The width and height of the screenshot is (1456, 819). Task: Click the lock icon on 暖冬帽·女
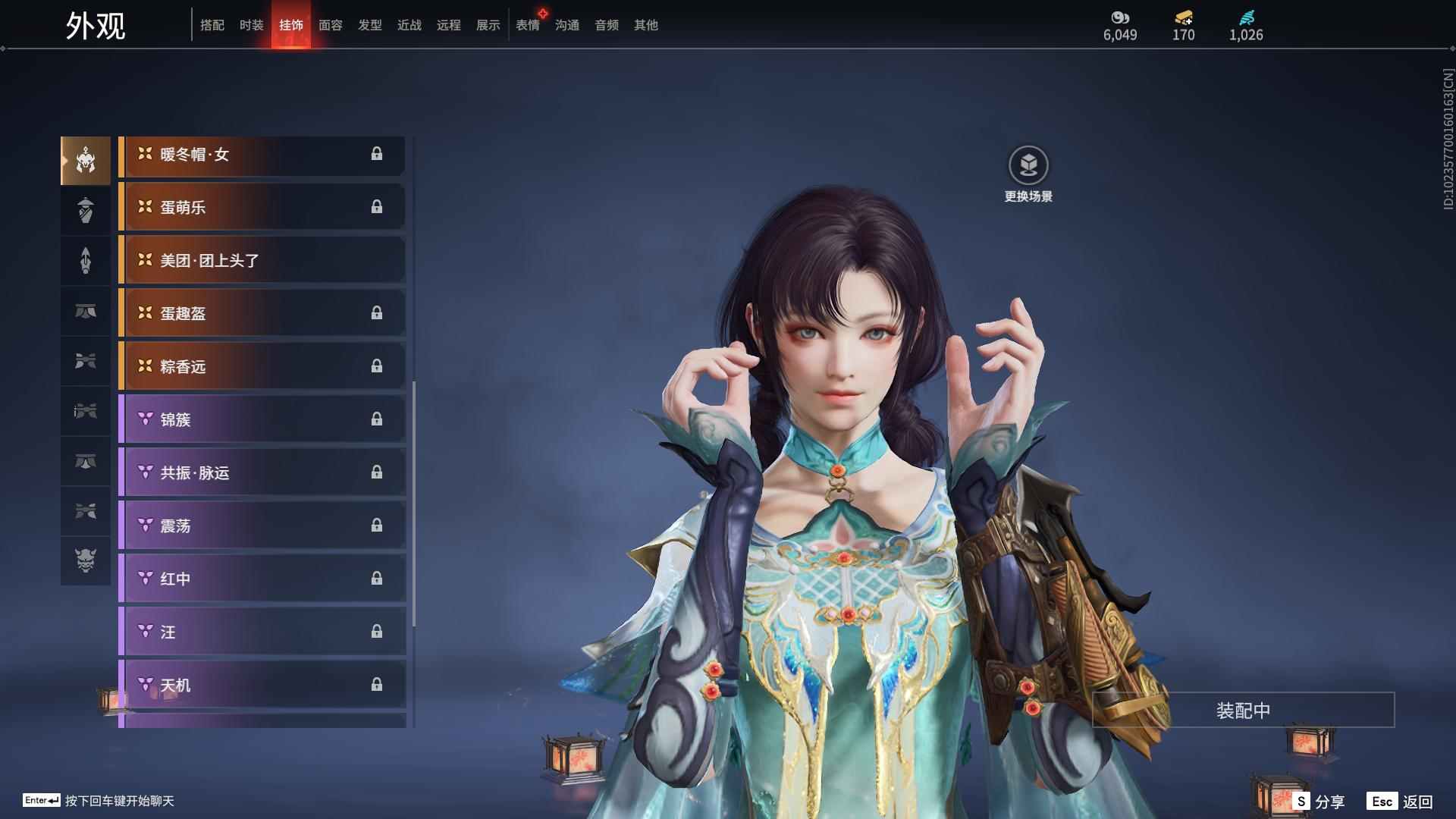pos(377,155)
